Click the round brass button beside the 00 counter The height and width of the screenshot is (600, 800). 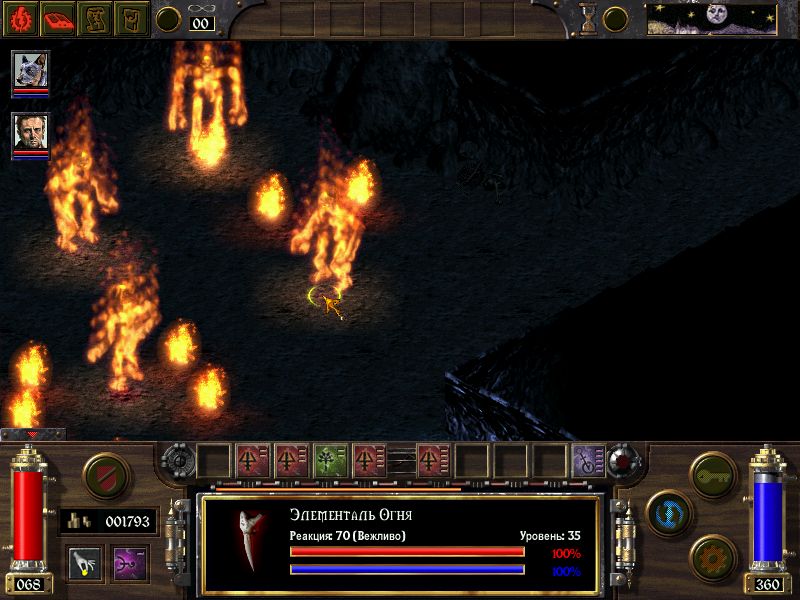point(169,19)
